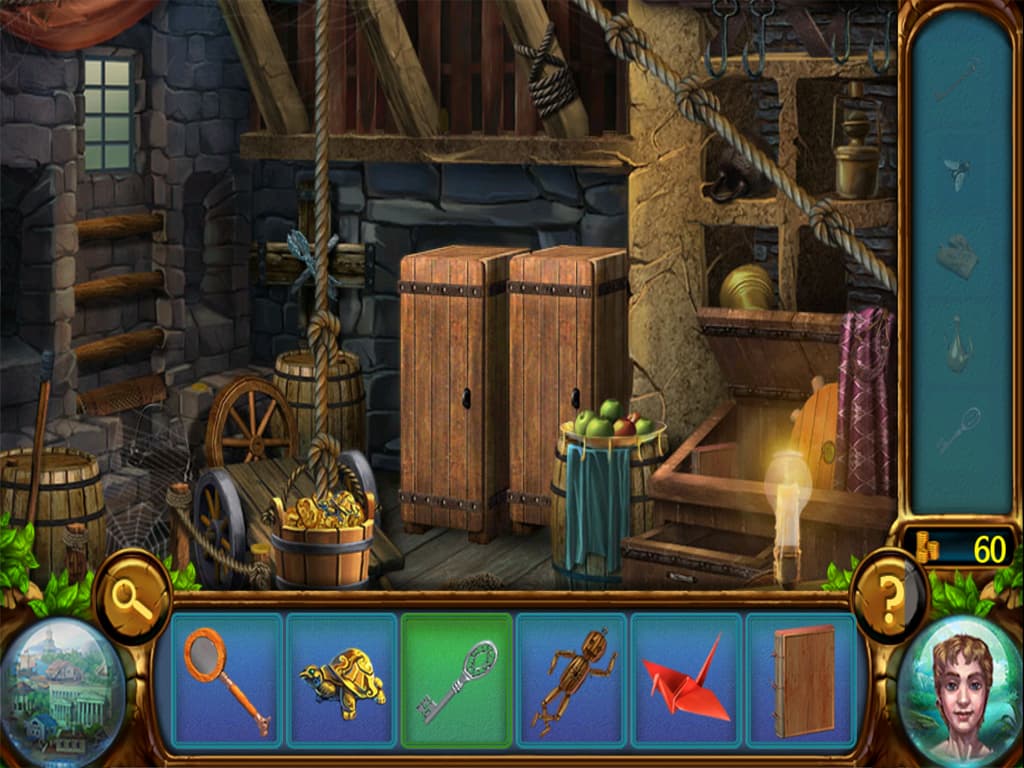Activate the golden magnifier search button
Screen dimensions: 1024x768
131,599
